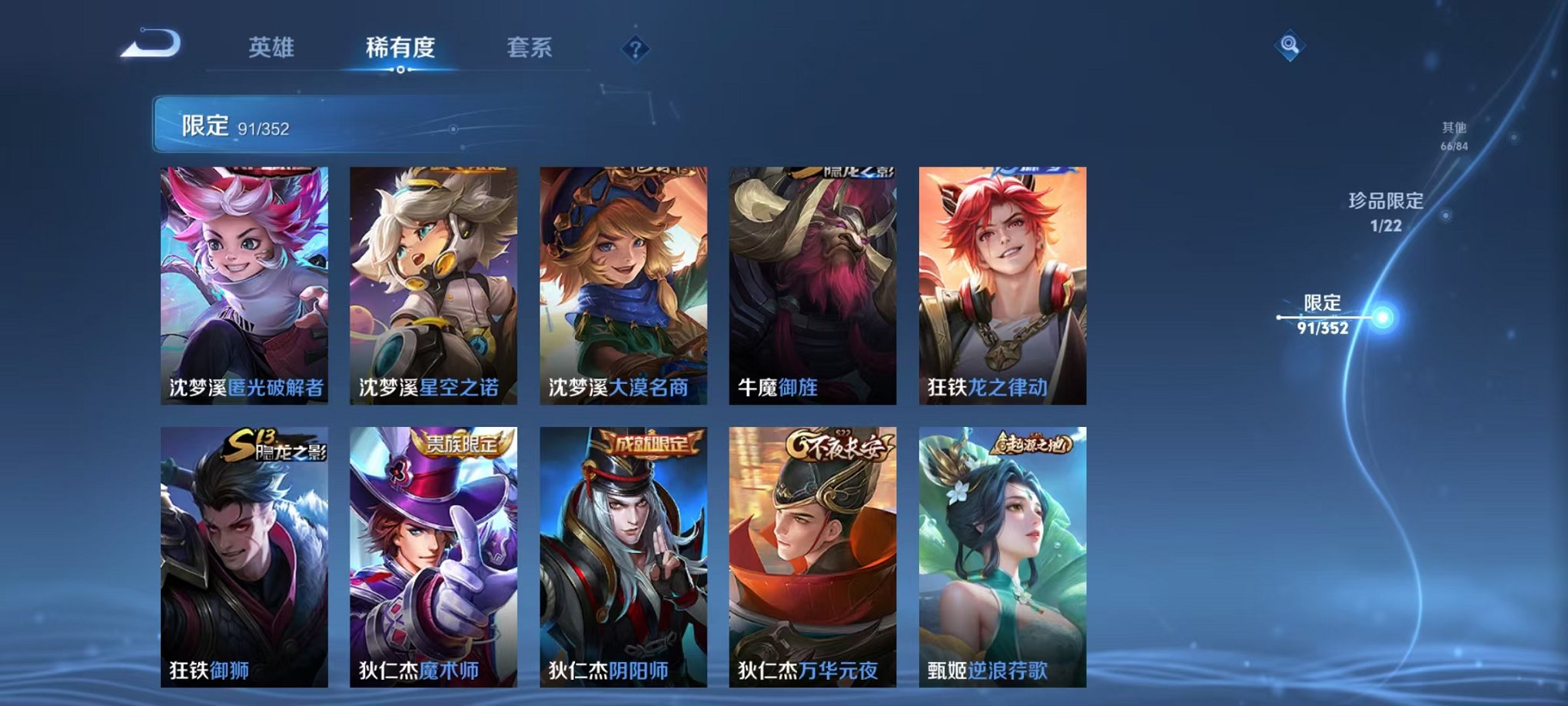Viewport: 1568px width, 706px height.
Task: Jump to the 其他 66/84 section
Action: [1453, 135]
